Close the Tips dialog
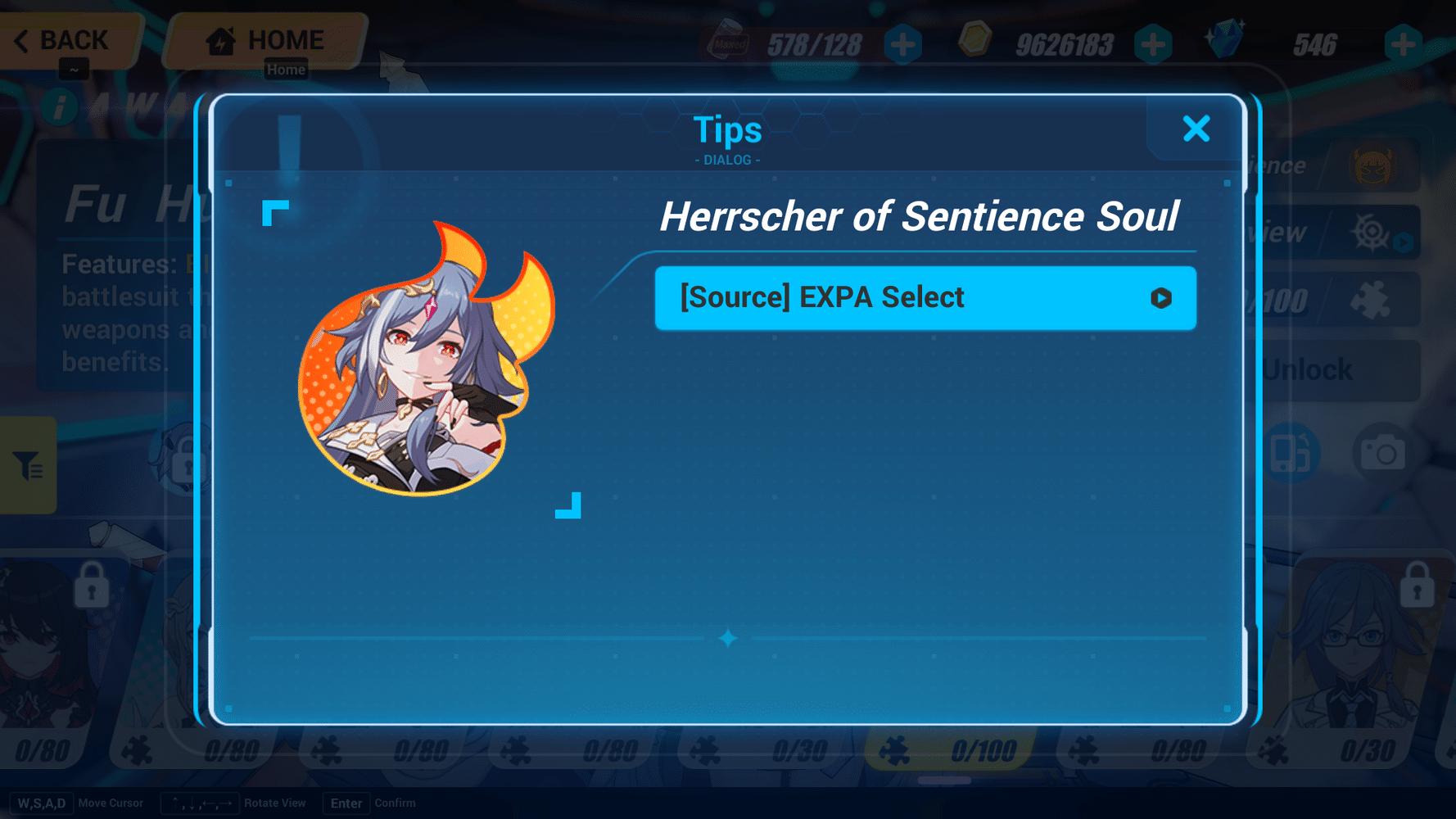This screenshot has height=819, width=1456. tap(1196, 129)
